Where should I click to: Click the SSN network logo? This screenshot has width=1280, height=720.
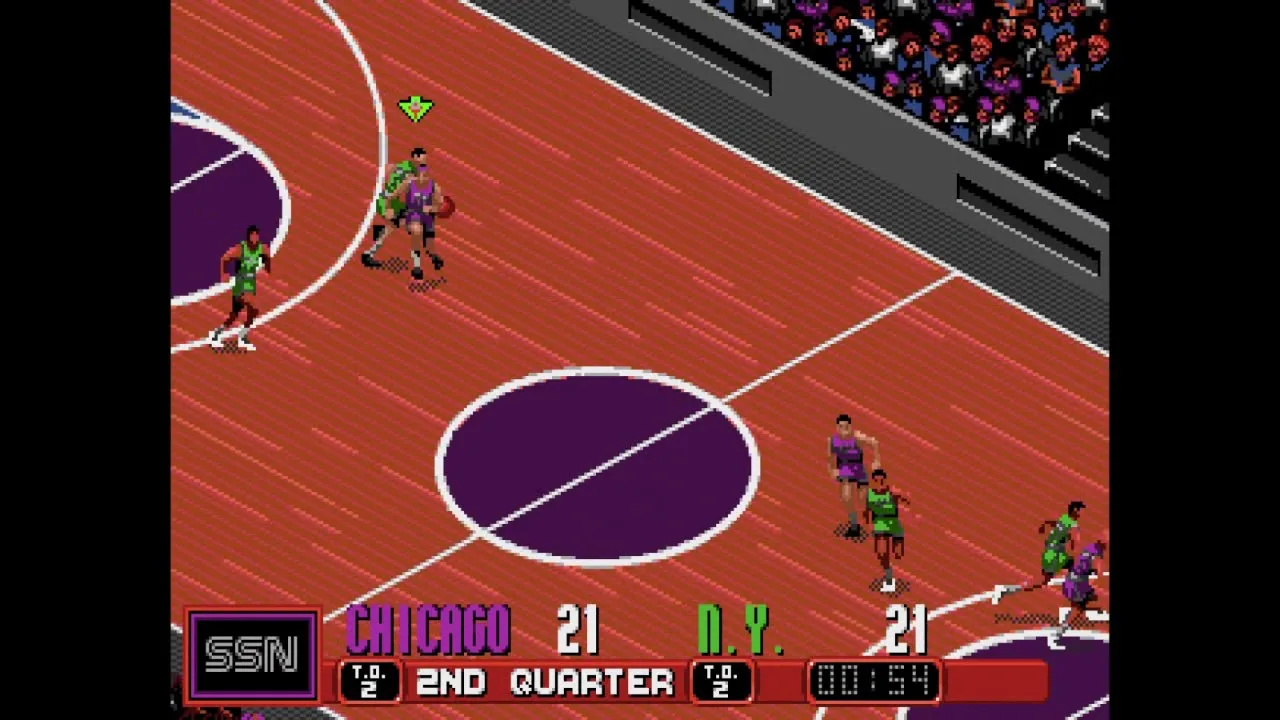point(252,655)
